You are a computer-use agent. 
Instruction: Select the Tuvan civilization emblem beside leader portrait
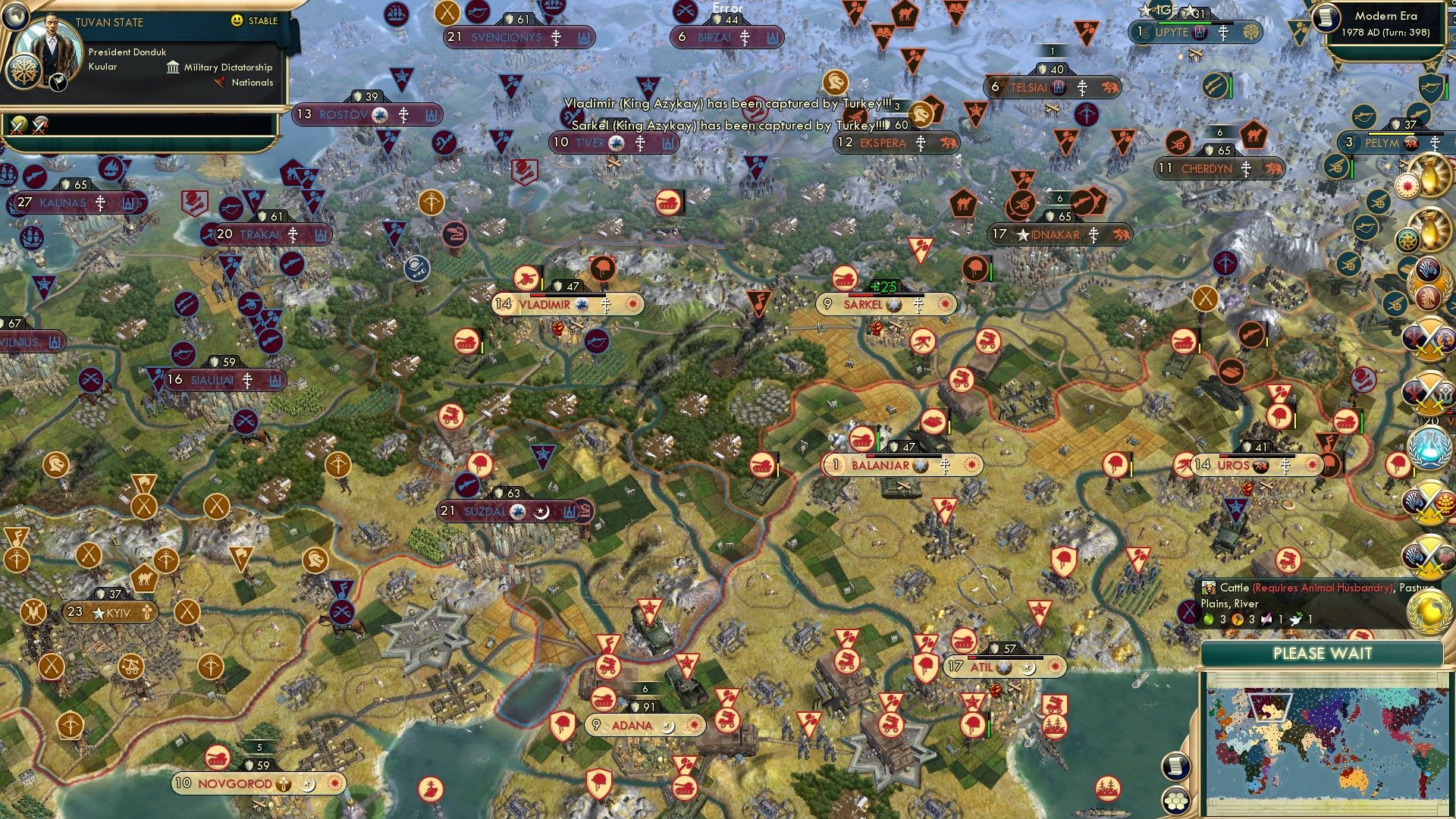pyautogui.click(x=25, y=71)
